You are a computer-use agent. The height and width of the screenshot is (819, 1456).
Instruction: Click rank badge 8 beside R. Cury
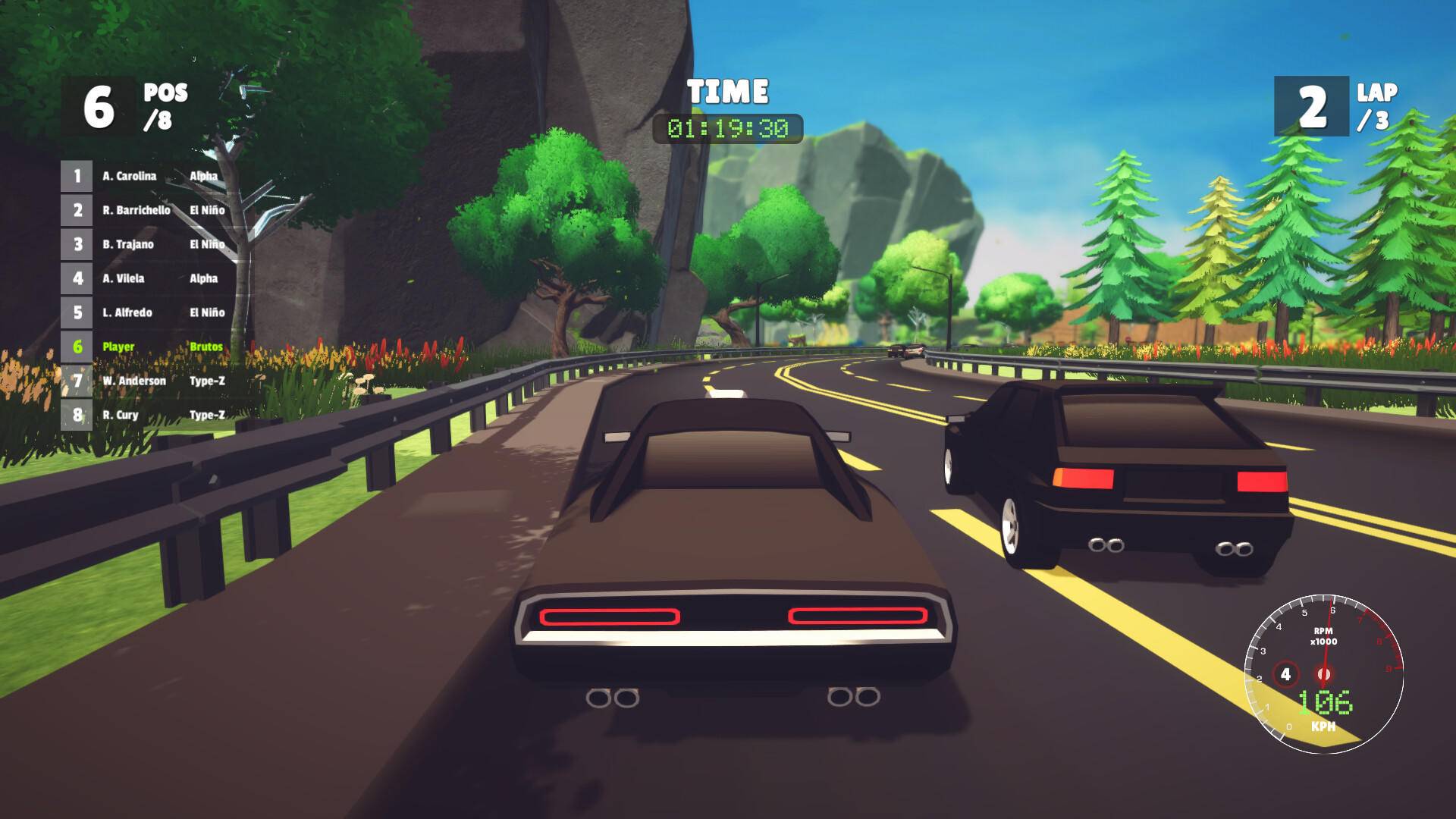pos(76,415)
